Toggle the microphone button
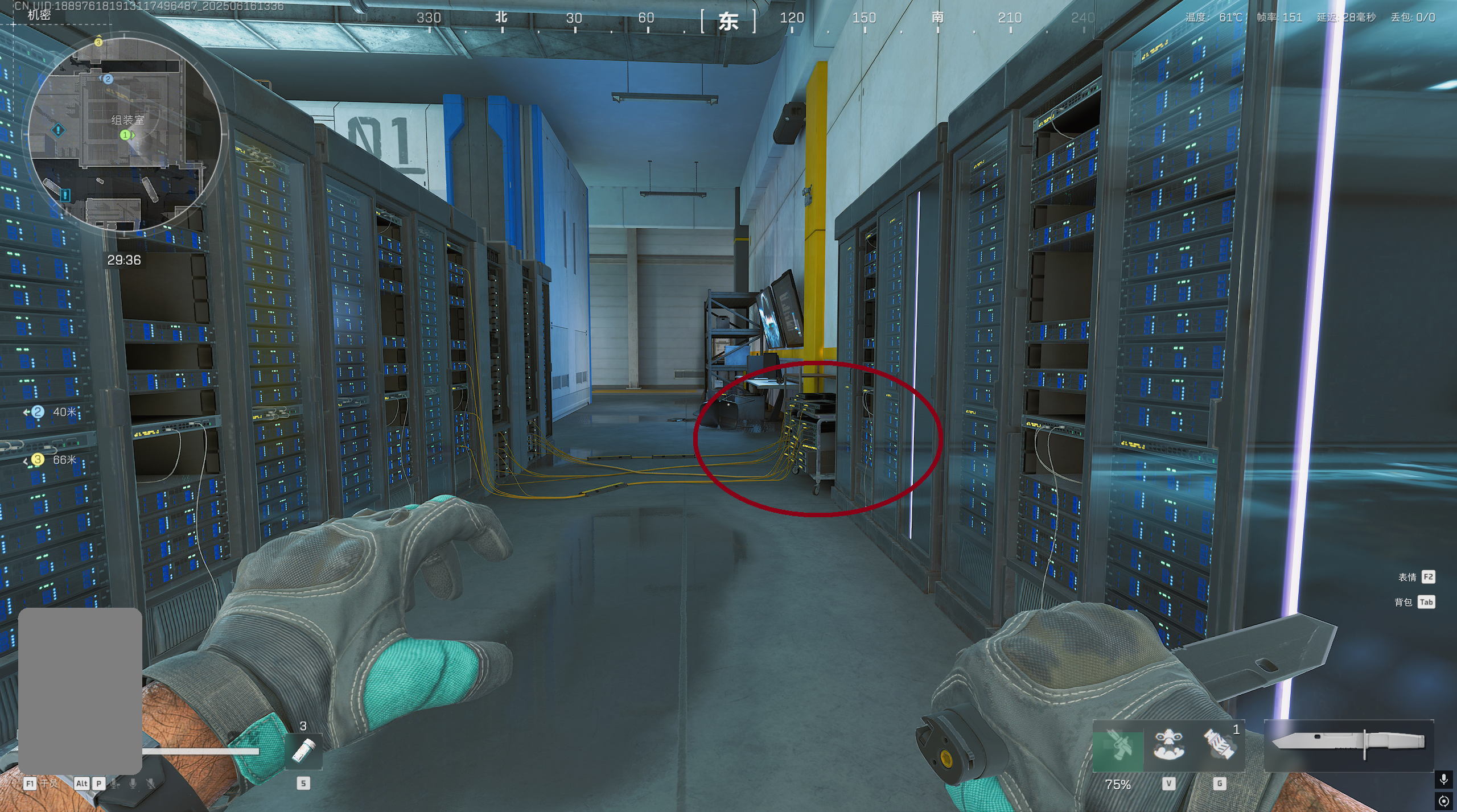The image size is (1457, 812). (1443, 778)
